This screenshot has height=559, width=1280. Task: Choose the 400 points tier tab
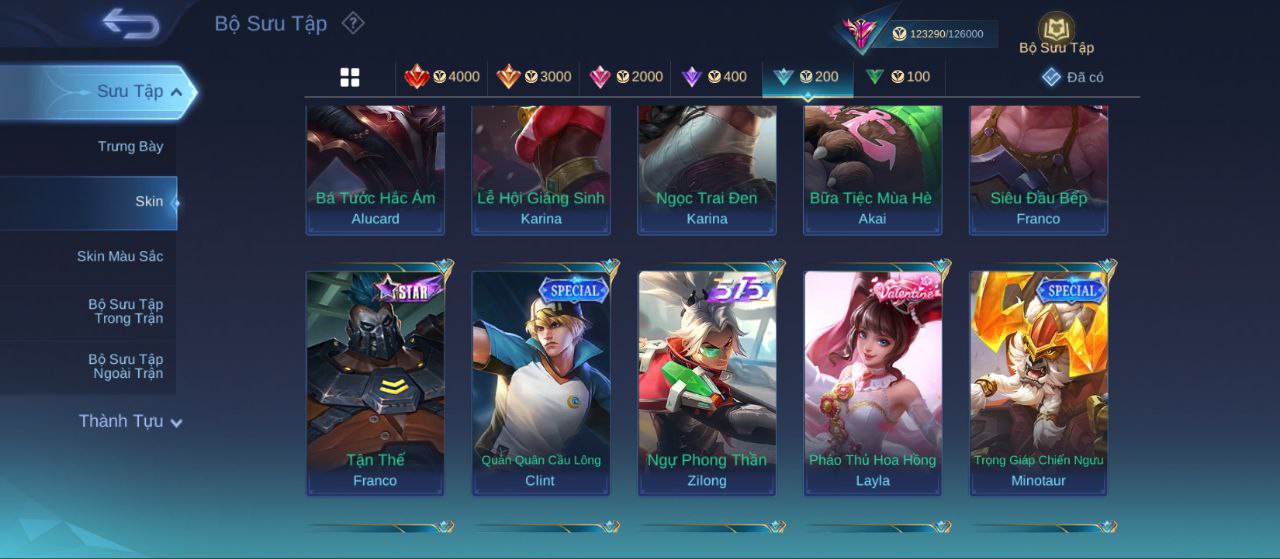tap(714, 77)
